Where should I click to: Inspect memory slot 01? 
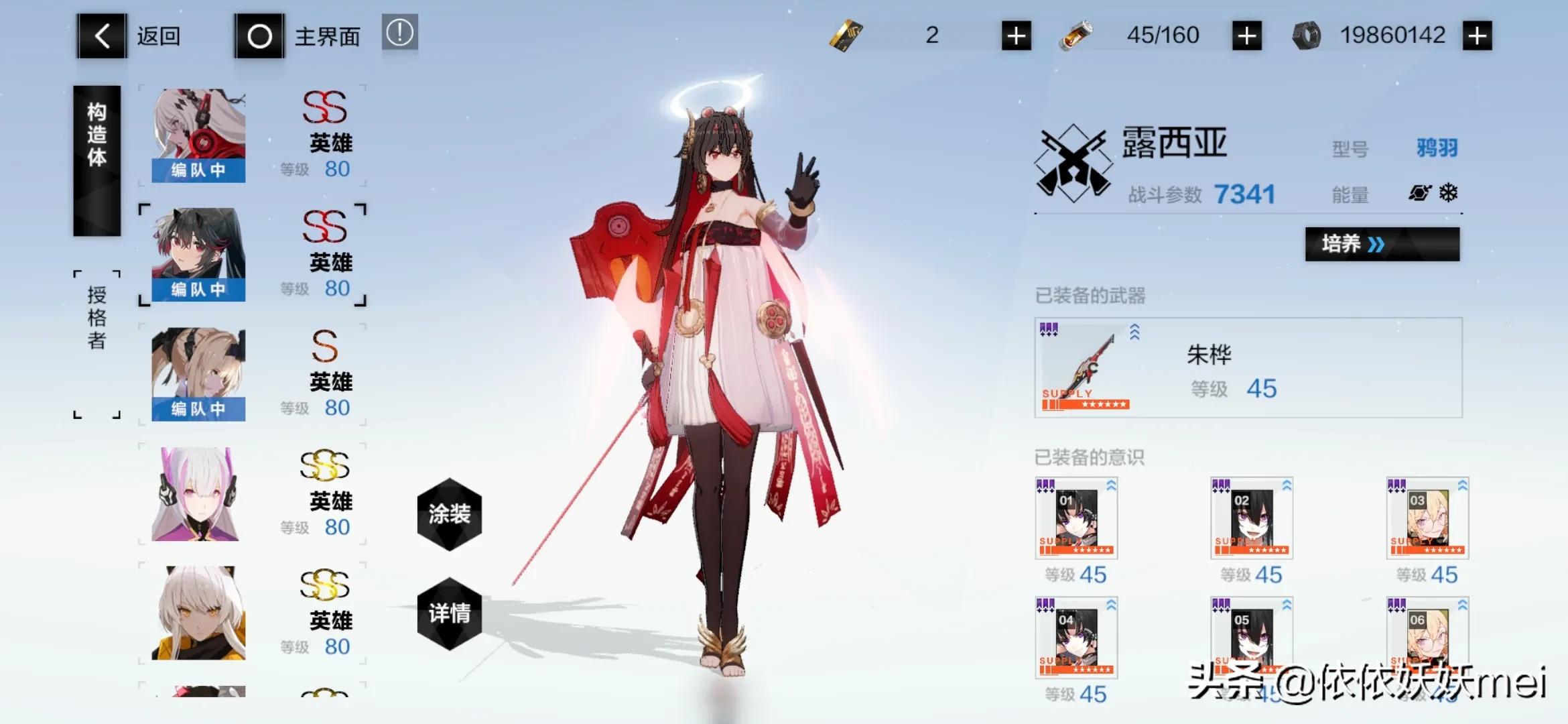tap(1076, 518)
